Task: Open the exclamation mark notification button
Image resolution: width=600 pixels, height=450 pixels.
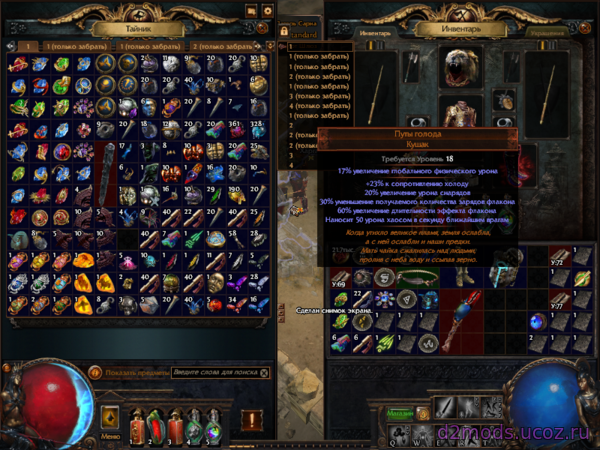Action: (x=251, y=419)
